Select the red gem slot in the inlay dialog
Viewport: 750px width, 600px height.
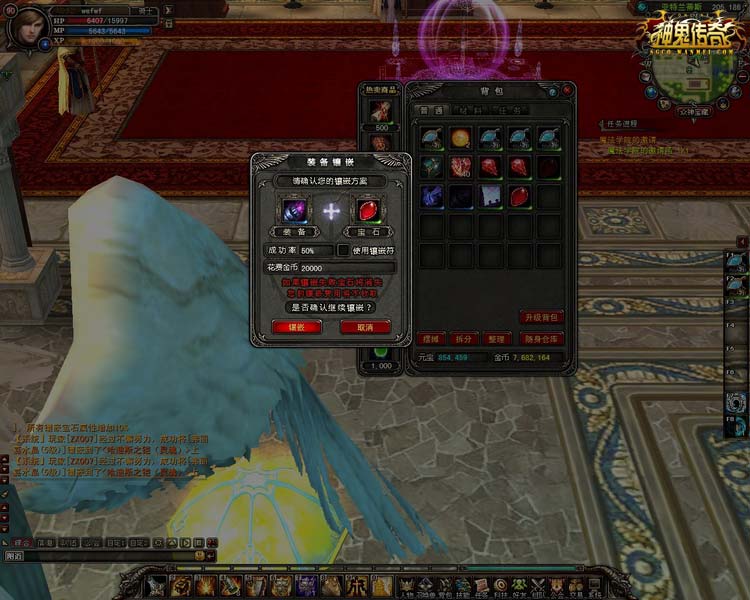(x=367, y=211)
